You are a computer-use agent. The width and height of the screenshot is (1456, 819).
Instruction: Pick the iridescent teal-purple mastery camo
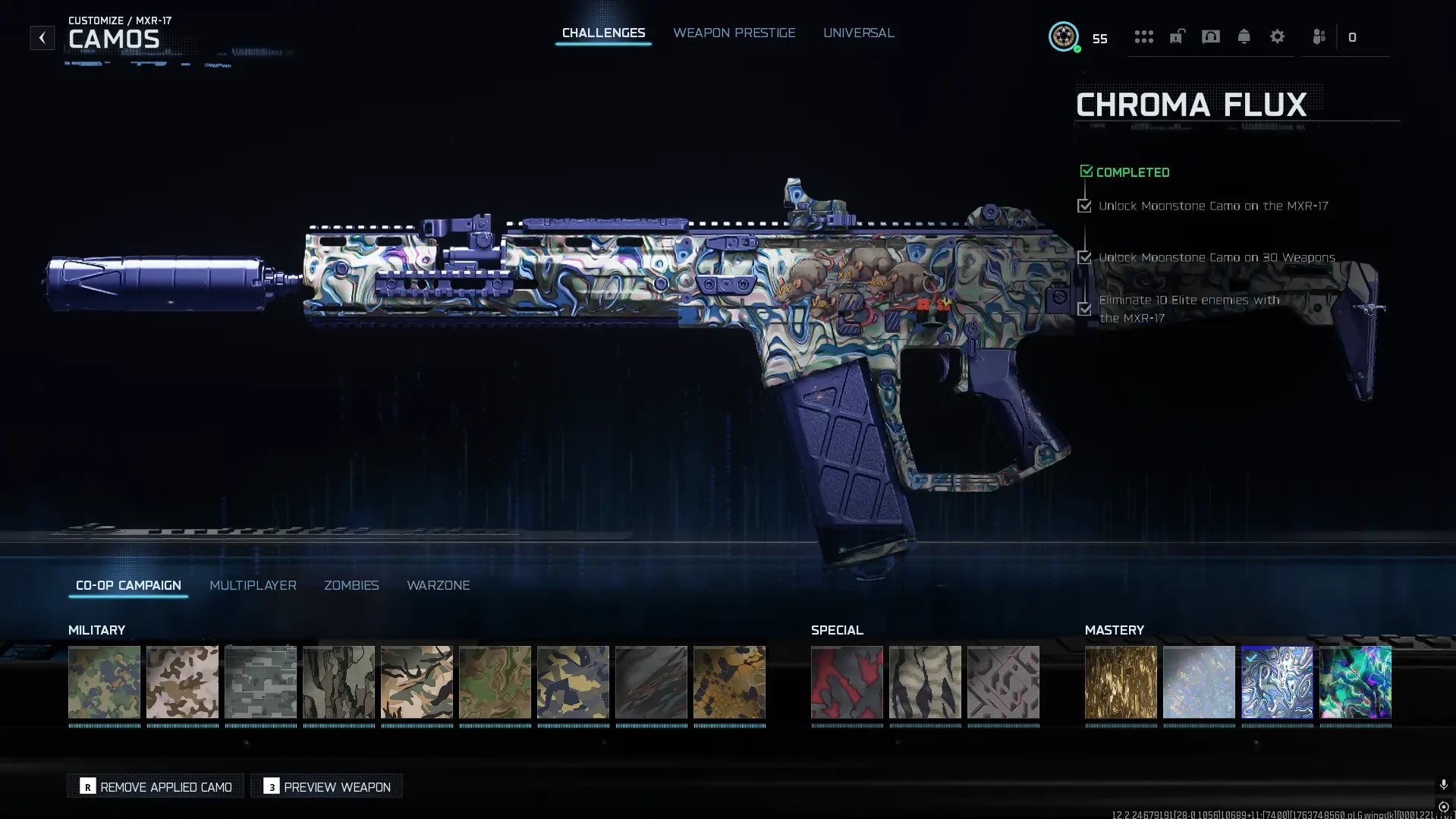(1355, 682)
